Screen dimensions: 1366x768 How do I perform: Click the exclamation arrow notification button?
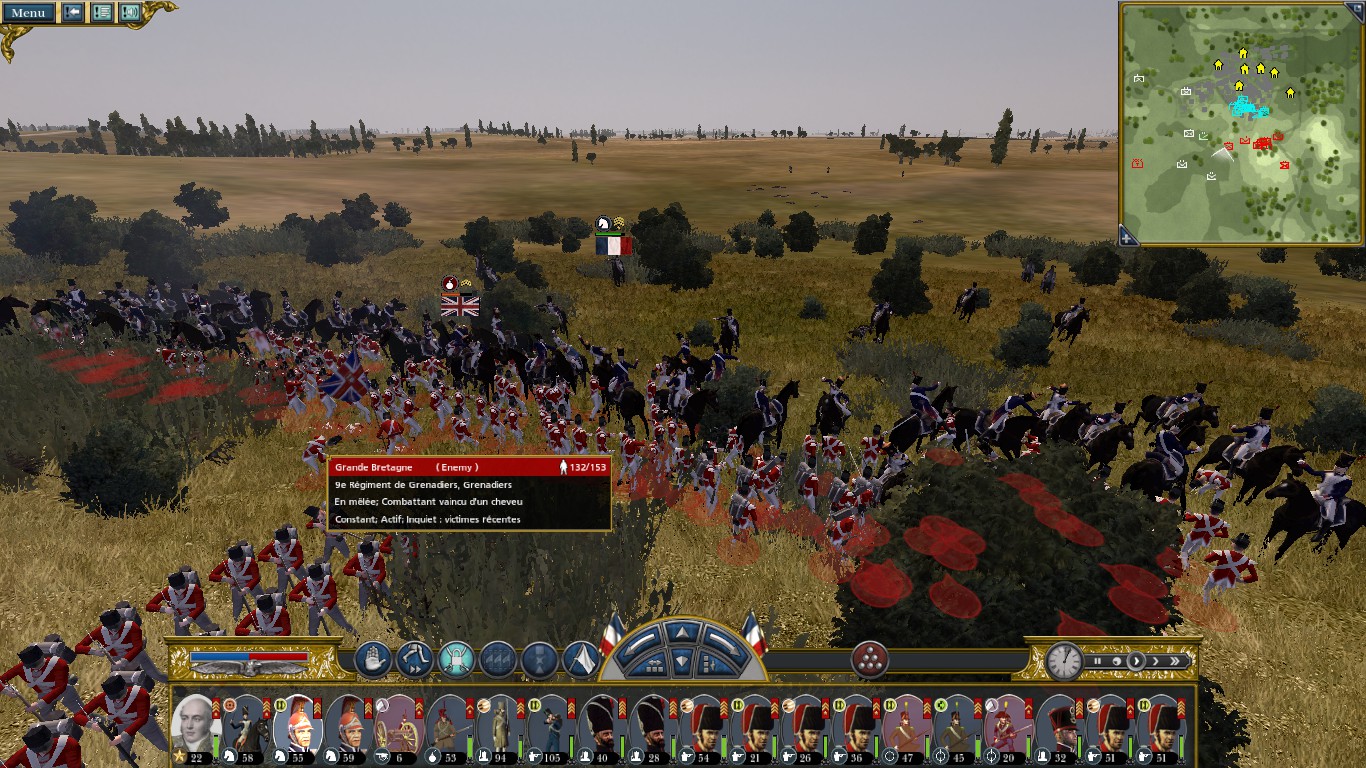click(73, 13)
